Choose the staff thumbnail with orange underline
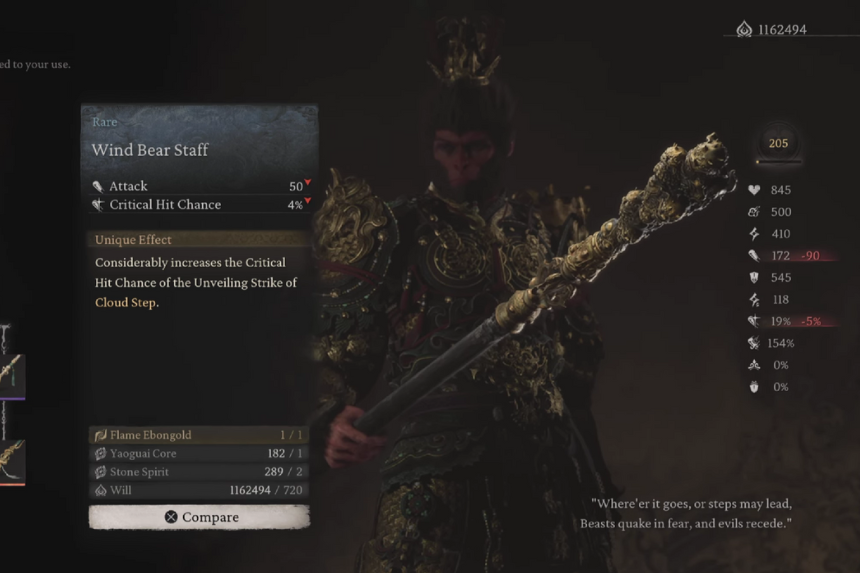The width and height of the screenshot is (860, 573). point(12,460)
